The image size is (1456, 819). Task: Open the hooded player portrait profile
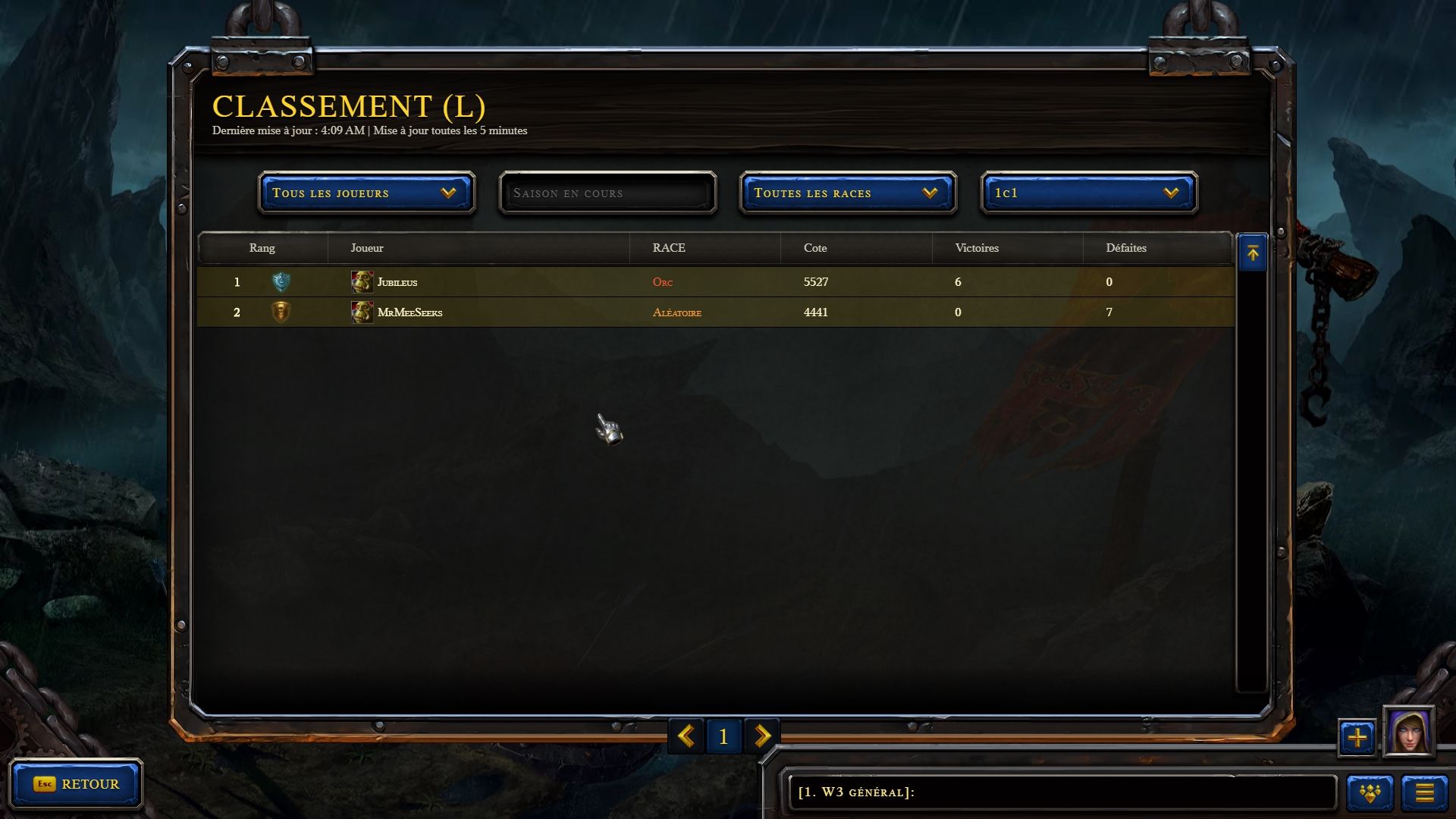(1408, 732)
